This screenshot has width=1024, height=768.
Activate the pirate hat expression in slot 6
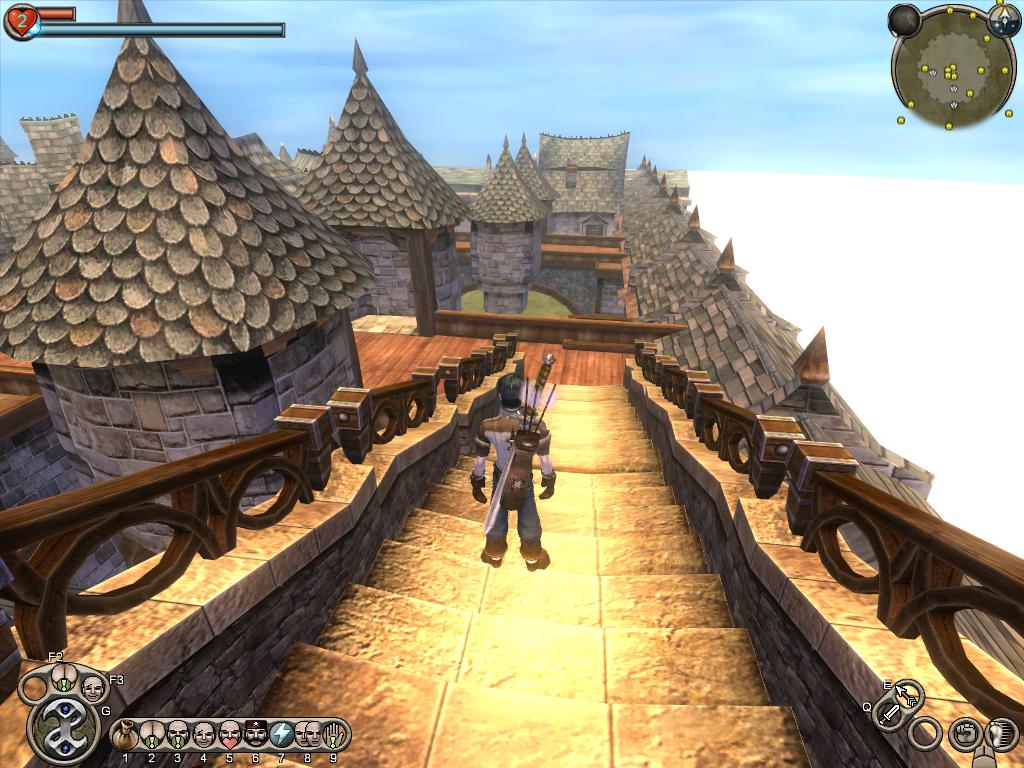pos(255,735)
